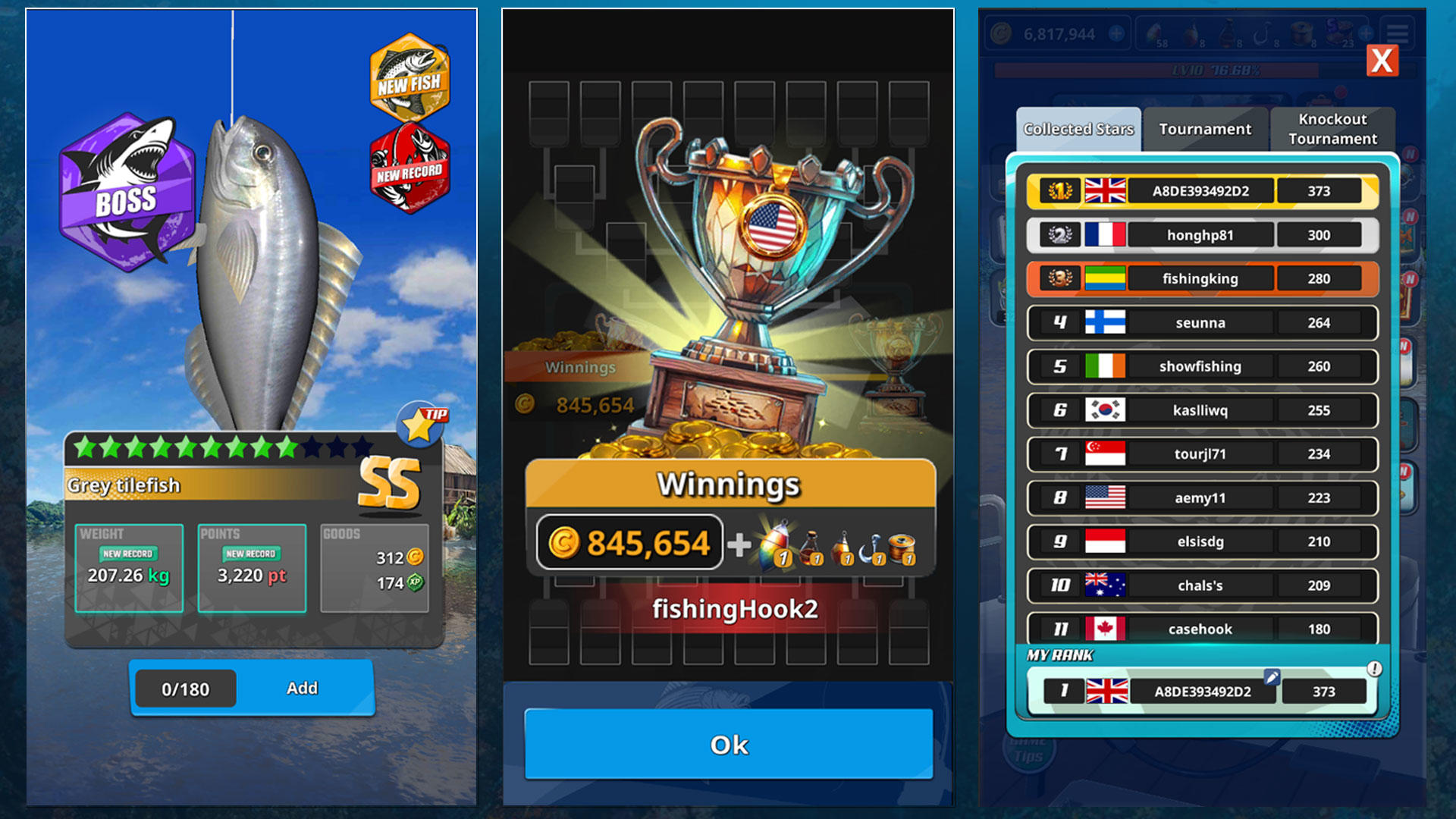This screenshot has height=819, width=1456.
Task: Tap the red NEW RECORD badge
Action: pyautogui.click(x=409, y=167)
